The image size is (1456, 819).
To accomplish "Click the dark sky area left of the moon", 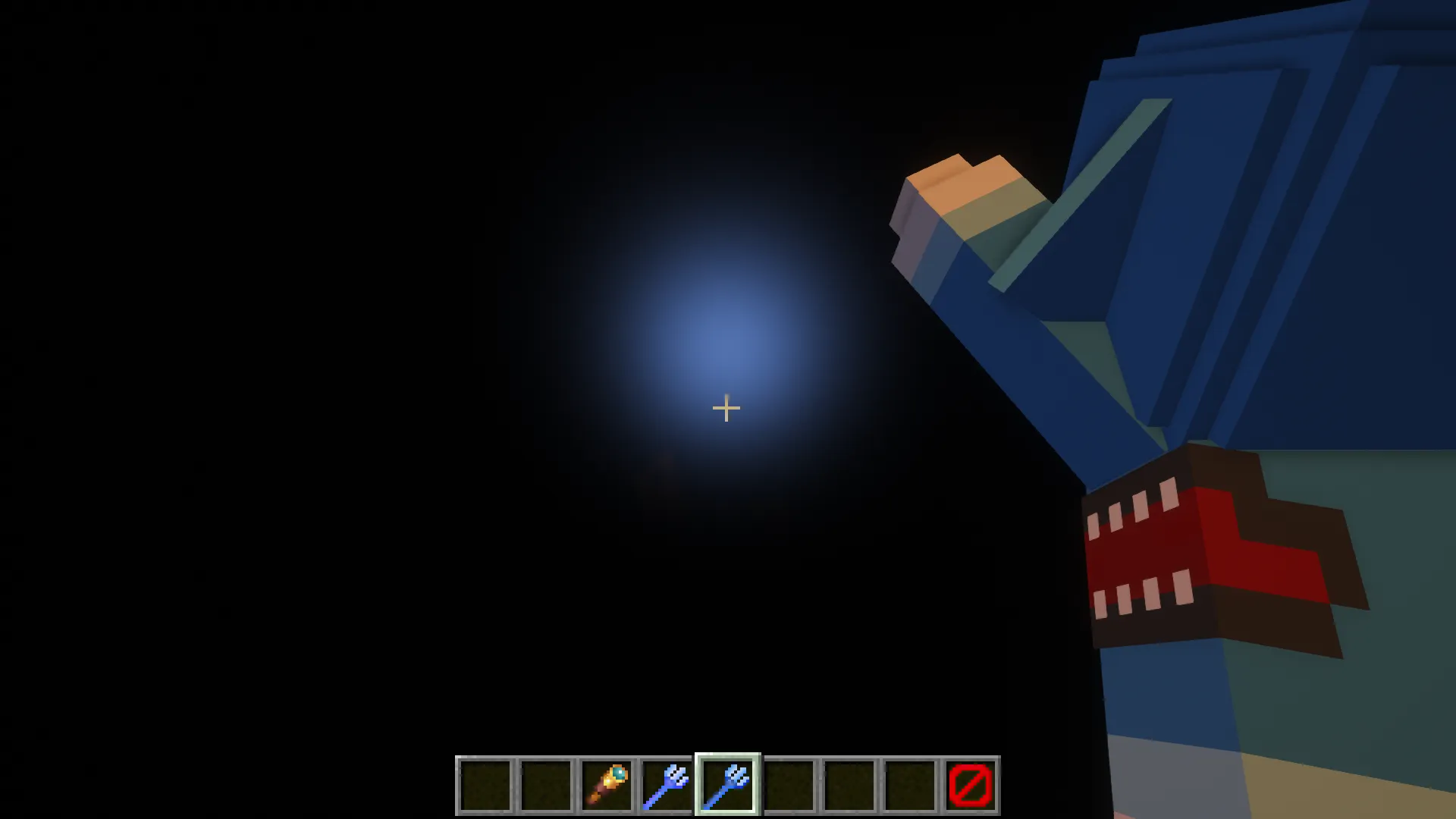I will pos(303,341).
